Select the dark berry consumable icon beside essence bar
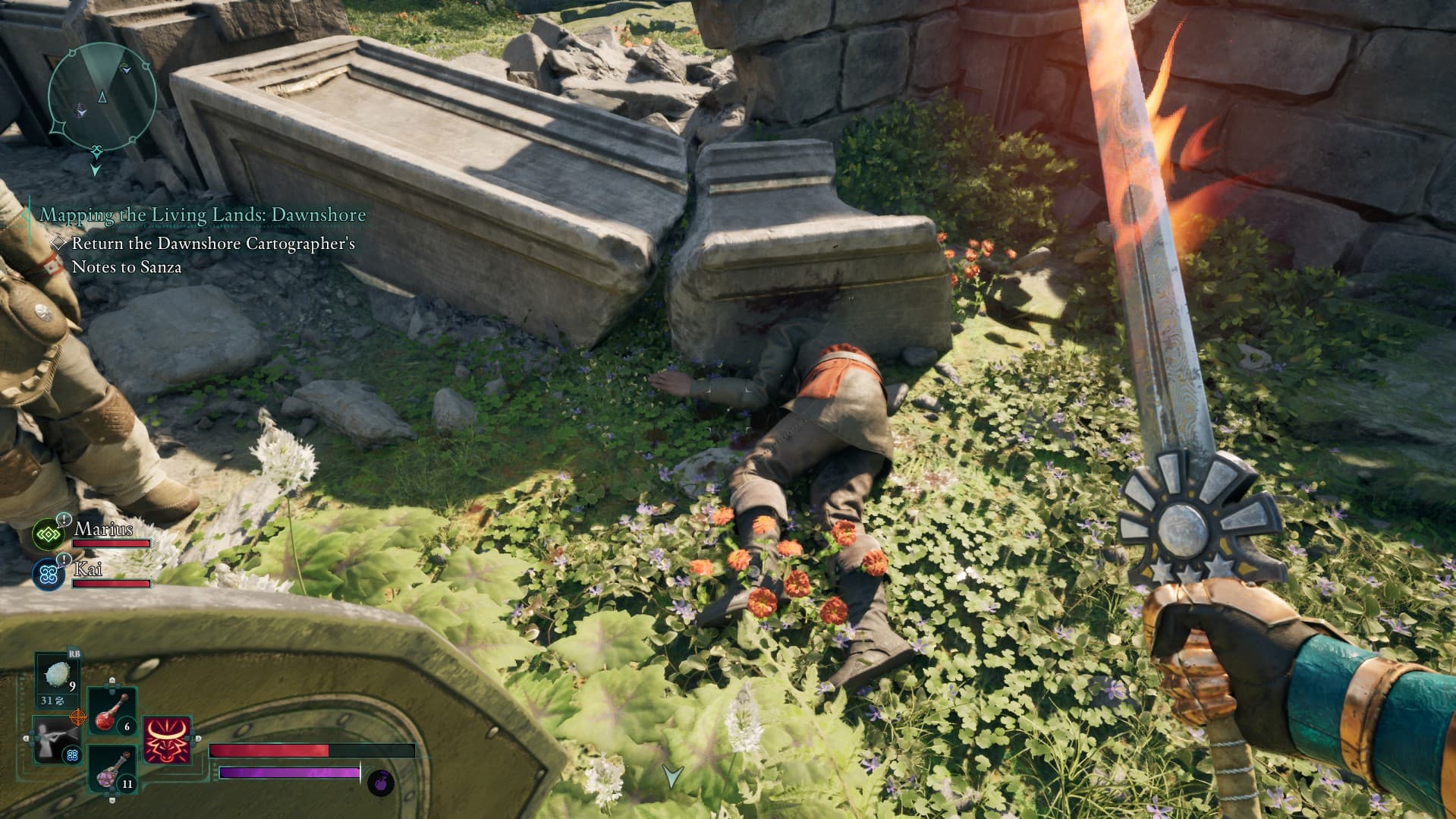Image resolution: width=1456 pixels, height=819 pixels. coord(382,781)
